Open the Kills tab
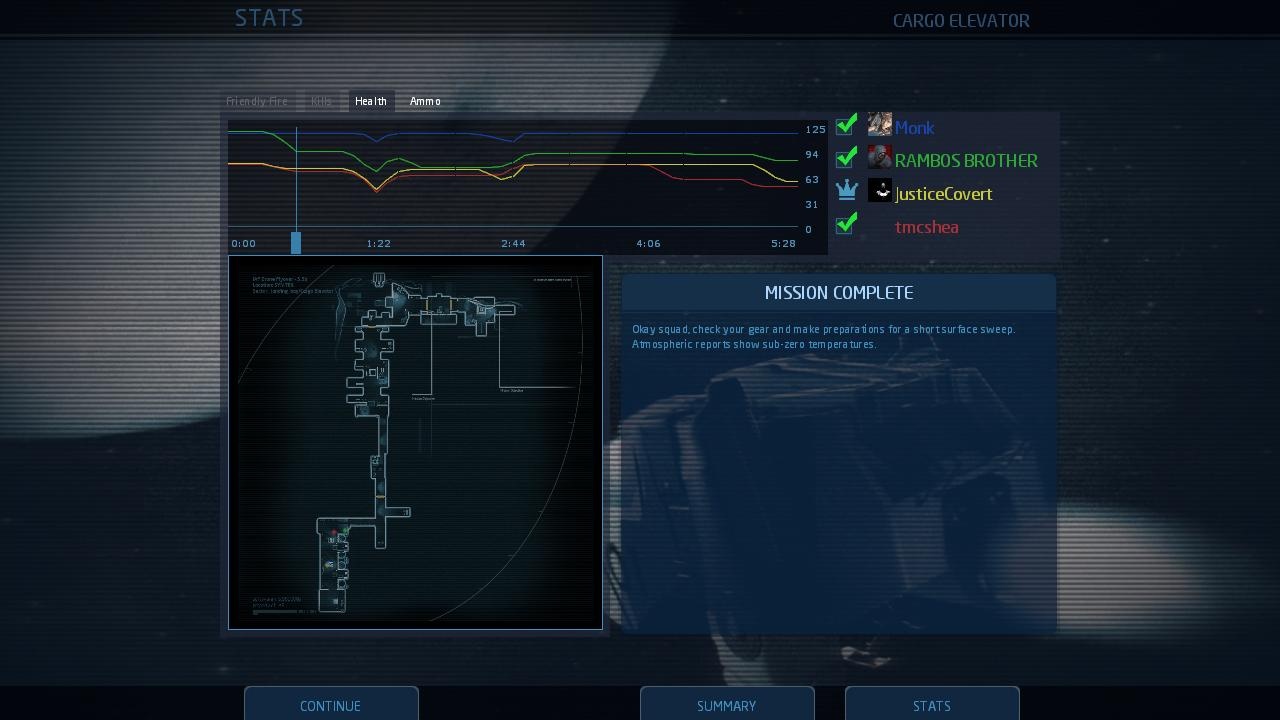This screenshot has height=720, width=1280. [x=321, y=100]
